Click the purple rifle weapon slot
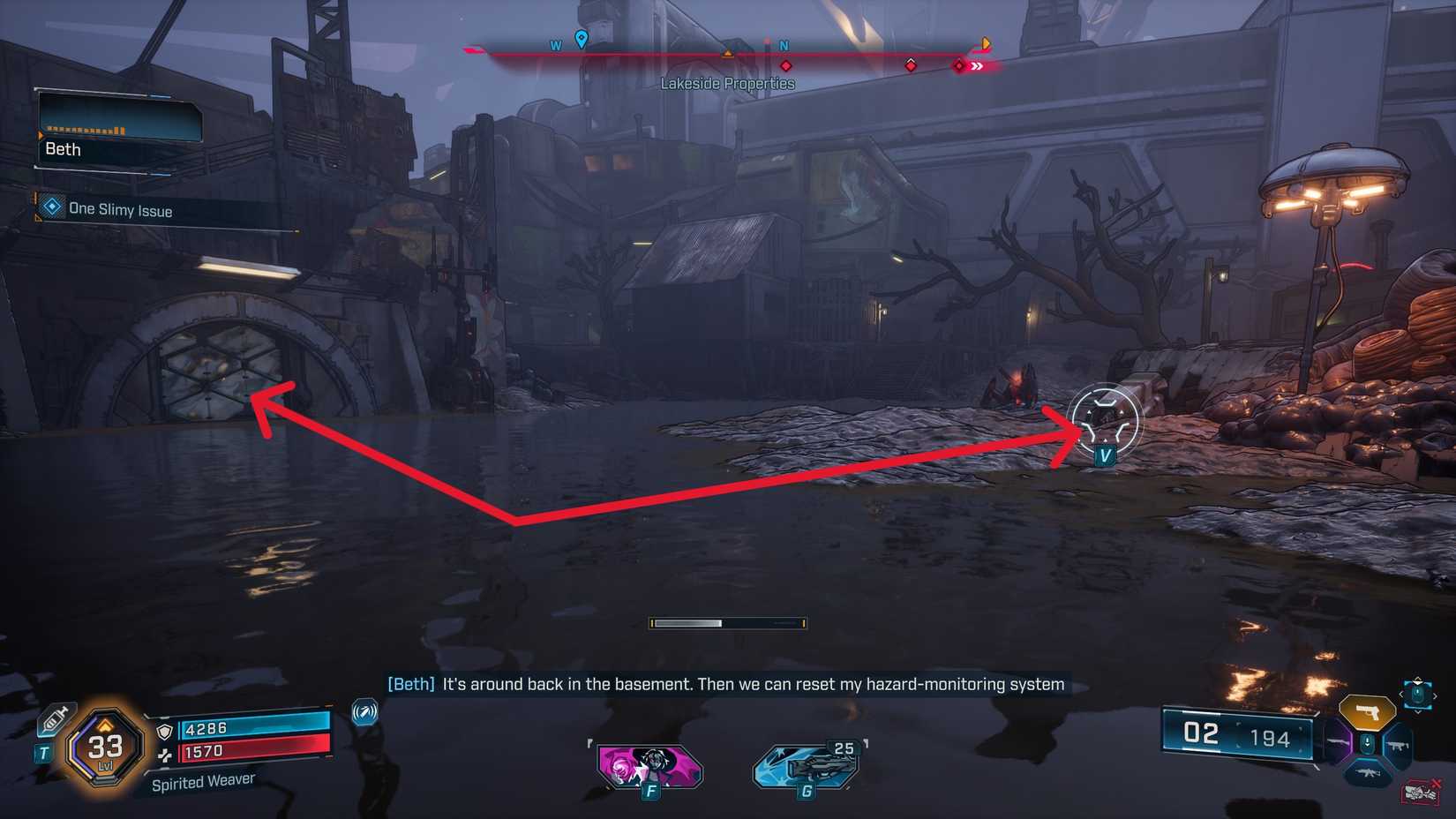Viewport: 1456px width, 819px height. pos(1338,742)
